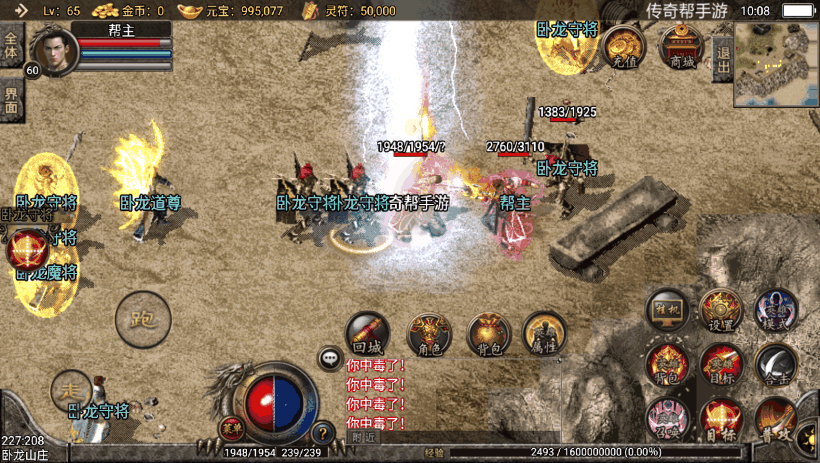Use the 普攻 normal attack

click(x=776, y=418)
